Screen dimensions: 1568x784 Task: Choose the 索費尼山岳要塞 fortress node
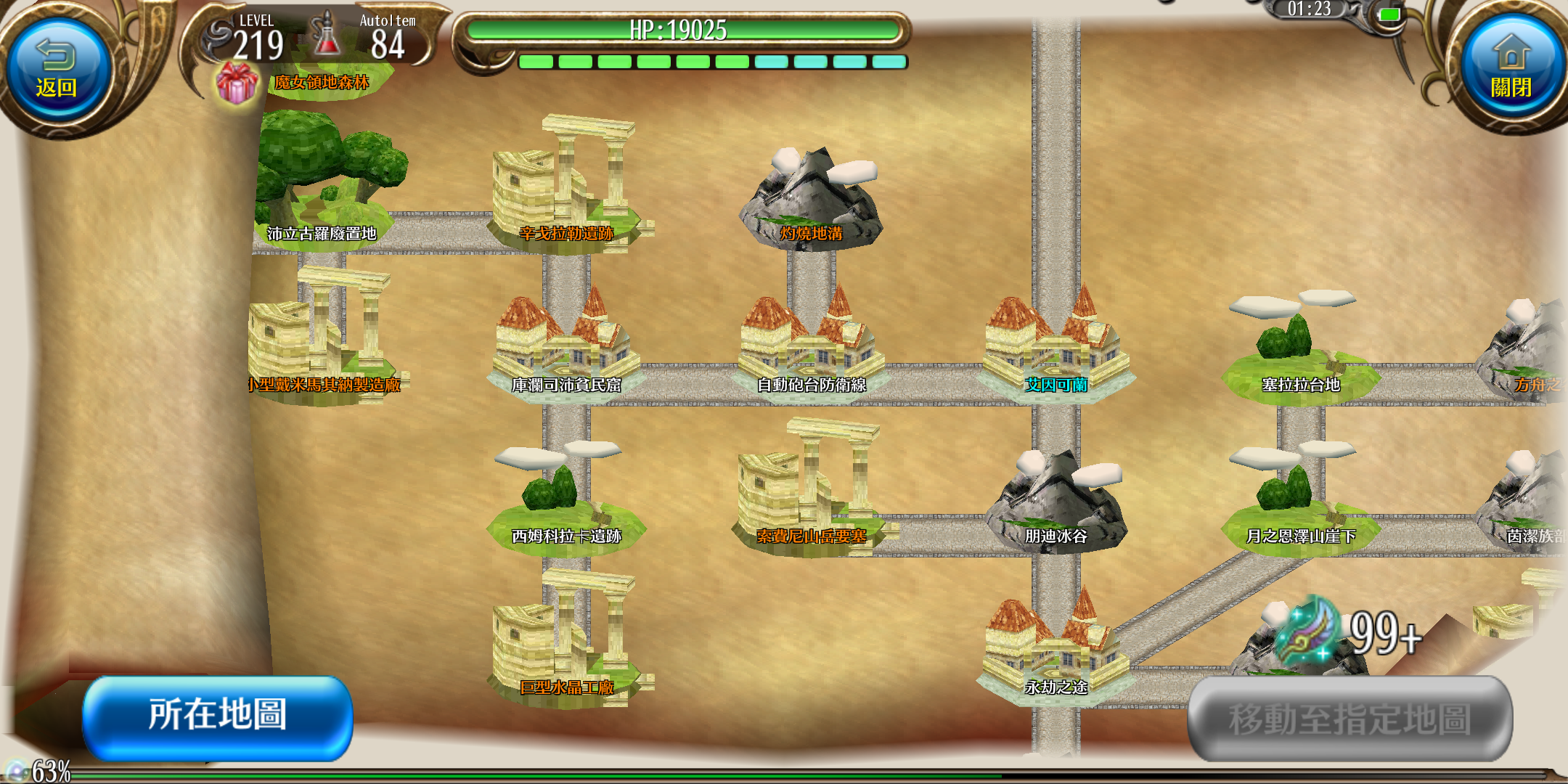click(811, 494)
